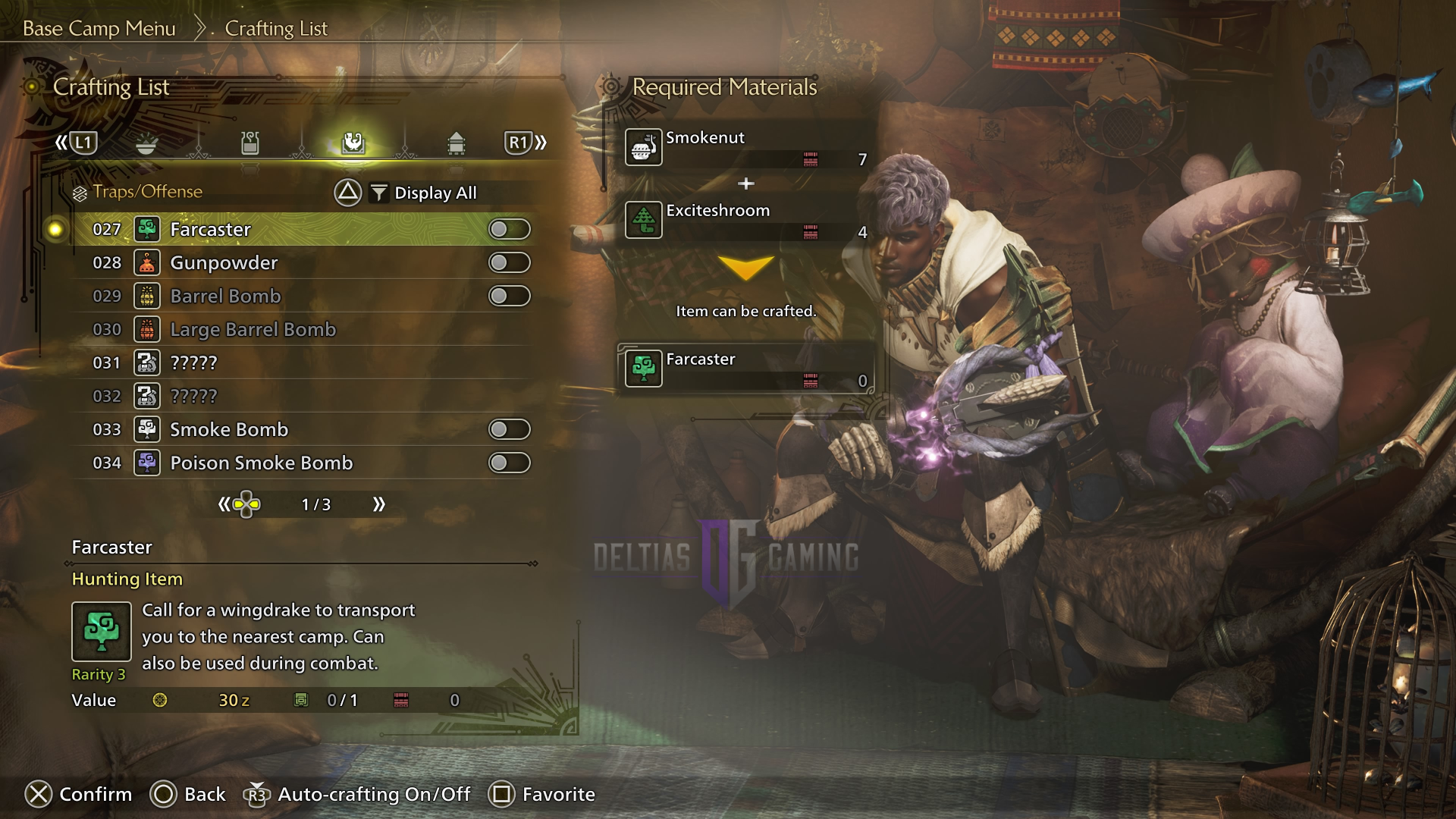Image resolution: width=1456 pixels, height=819 pixels.
Task: Toggle auto-crafting for Farcaster
Action: [509, 229]
